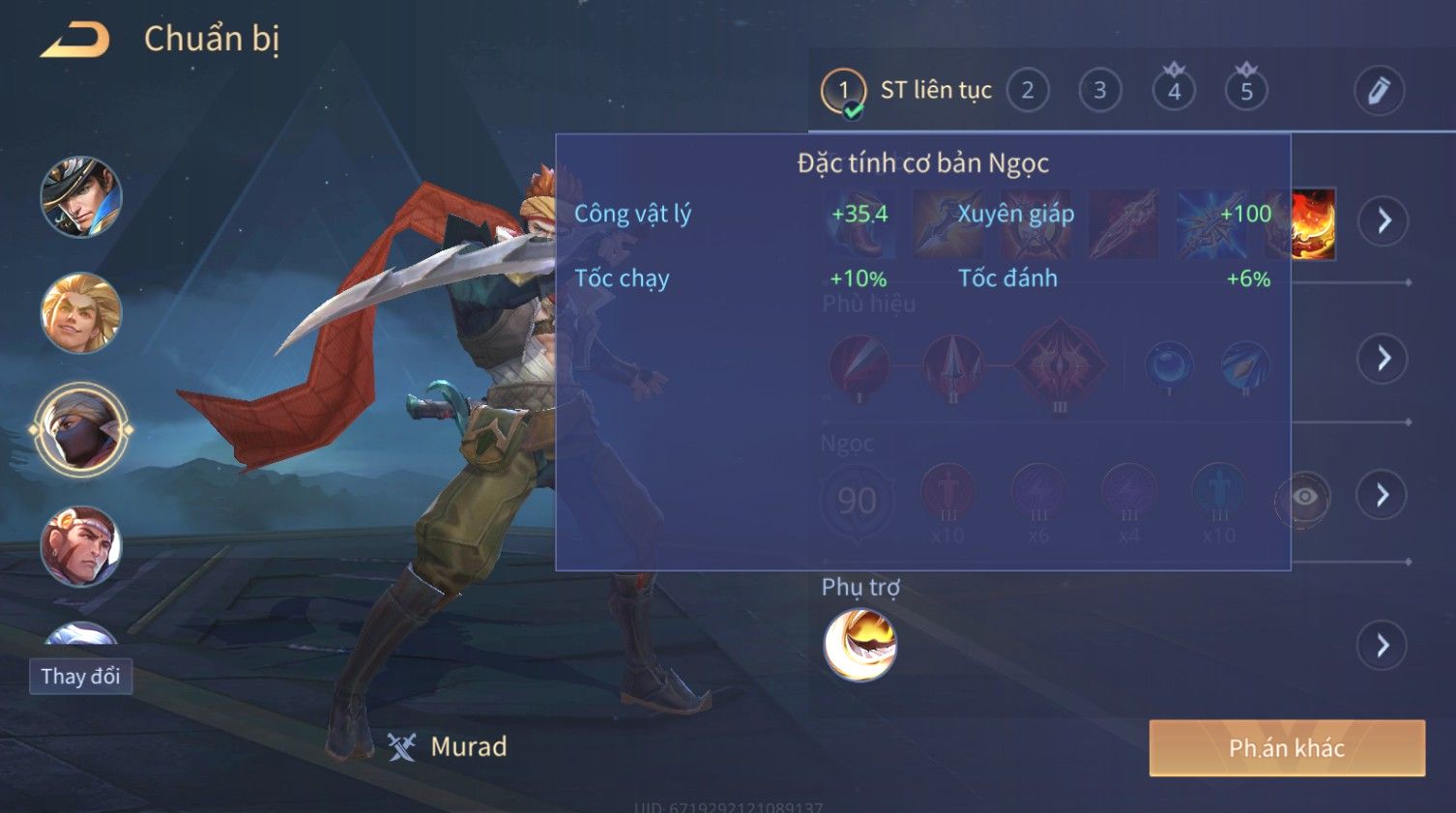Image resolution: width=1456 pixels, height=813 pixels.
Task: Switch to preset slot 3
Action: click(x=1099, y=91)
